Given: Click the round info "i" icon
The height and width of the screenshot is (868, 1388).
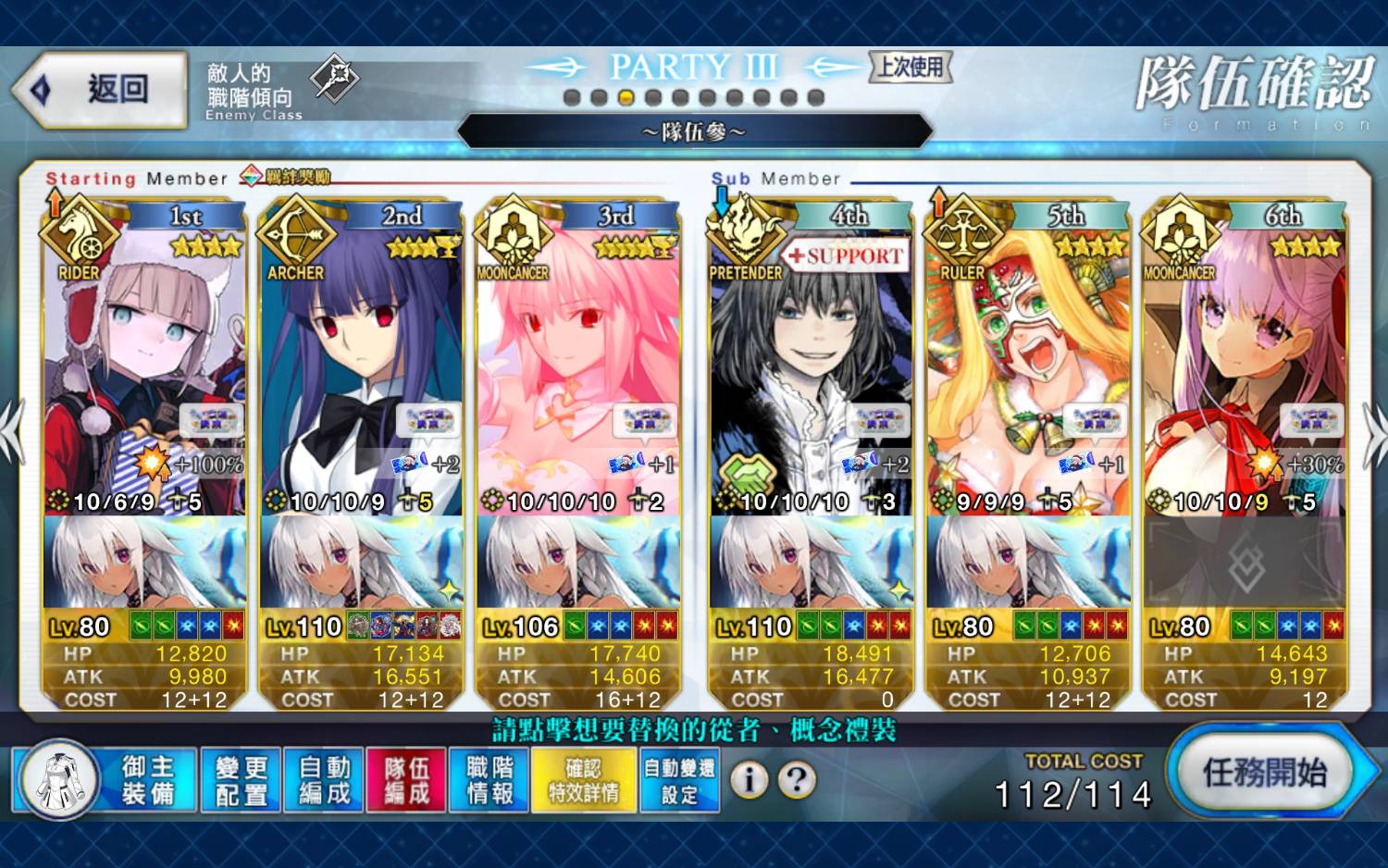Looking at the screenshot, I should (750, 780).
